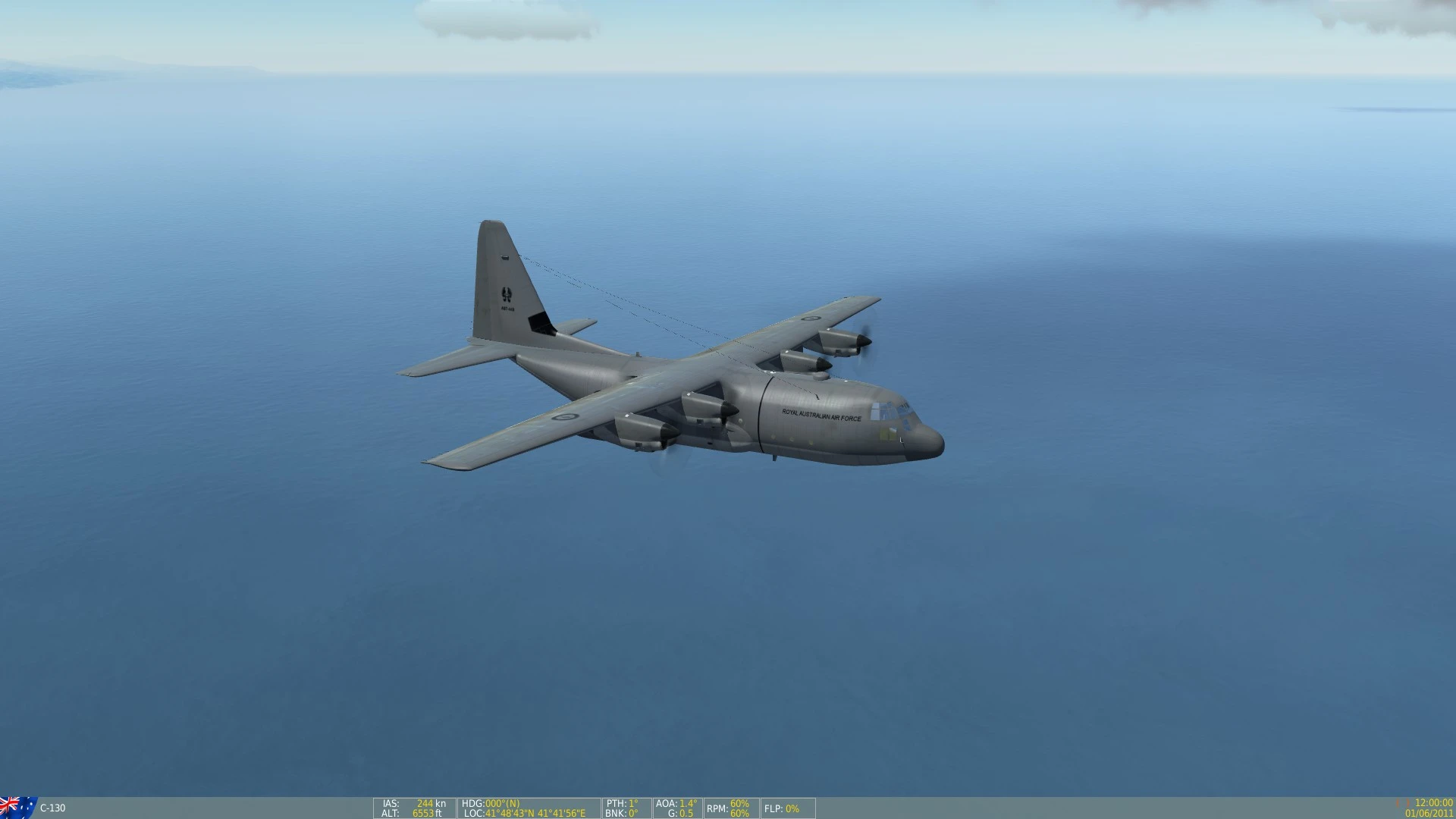The height and width of the screenshot is (819, 1456).
Task: Click the ROYAL AUSTRALIAN AIR FORCE fuselage text
Action: tap(822, 416)
